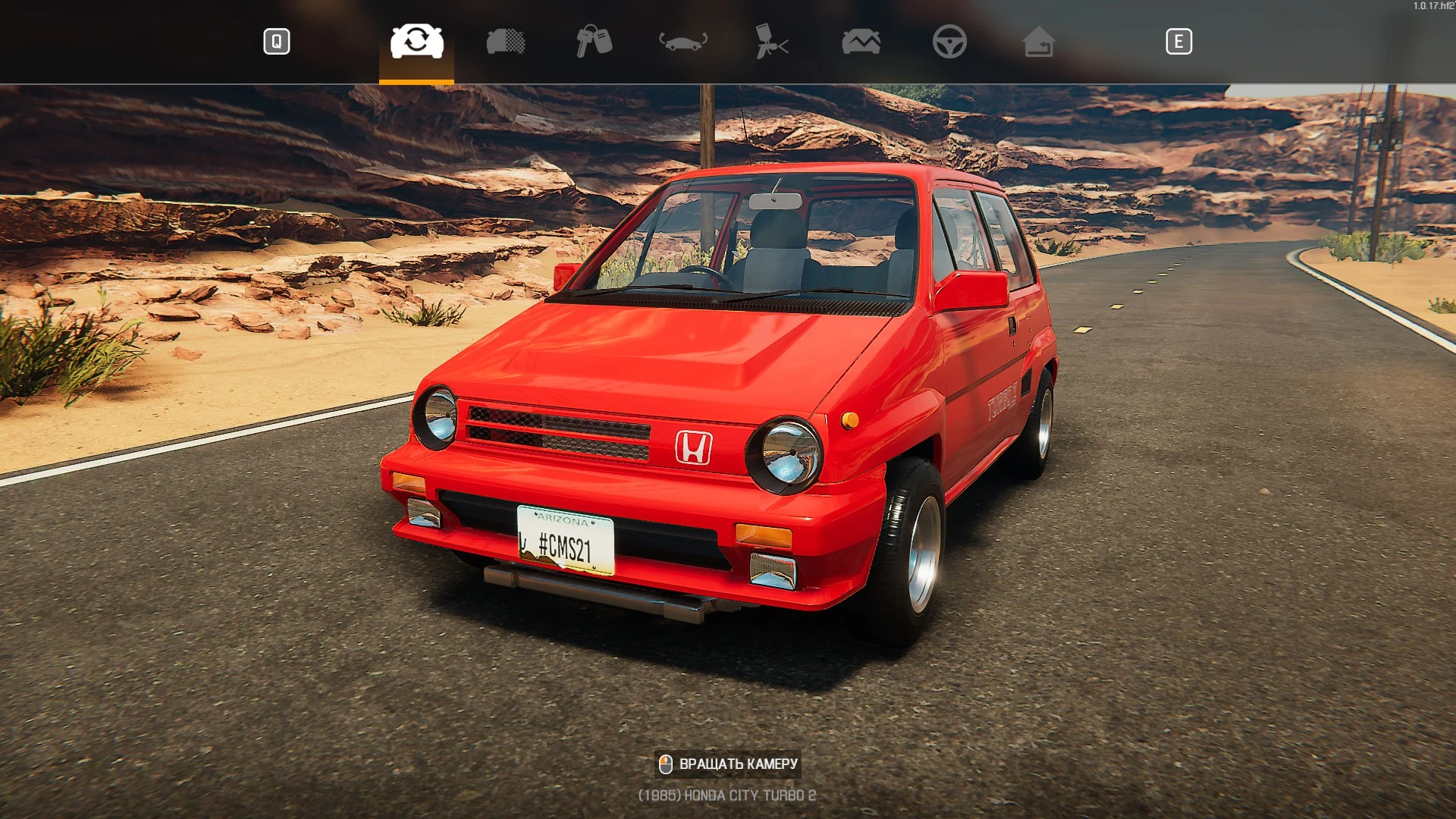This screenshot has height=819, width=1456.
Task: Select the car keys icon in the toolbar
Action: point(595,42)
